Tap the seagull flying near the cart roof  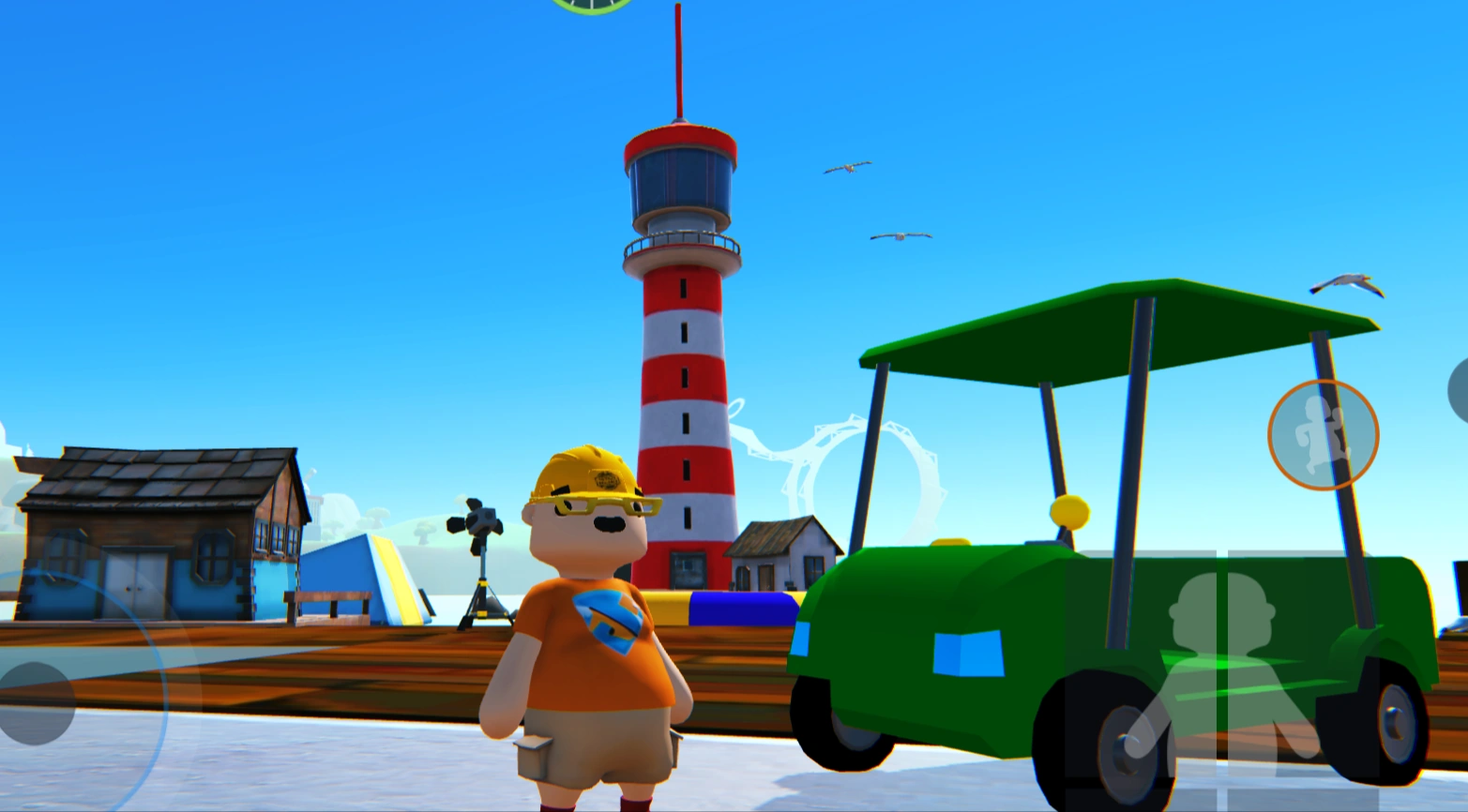coord(1346,284)
